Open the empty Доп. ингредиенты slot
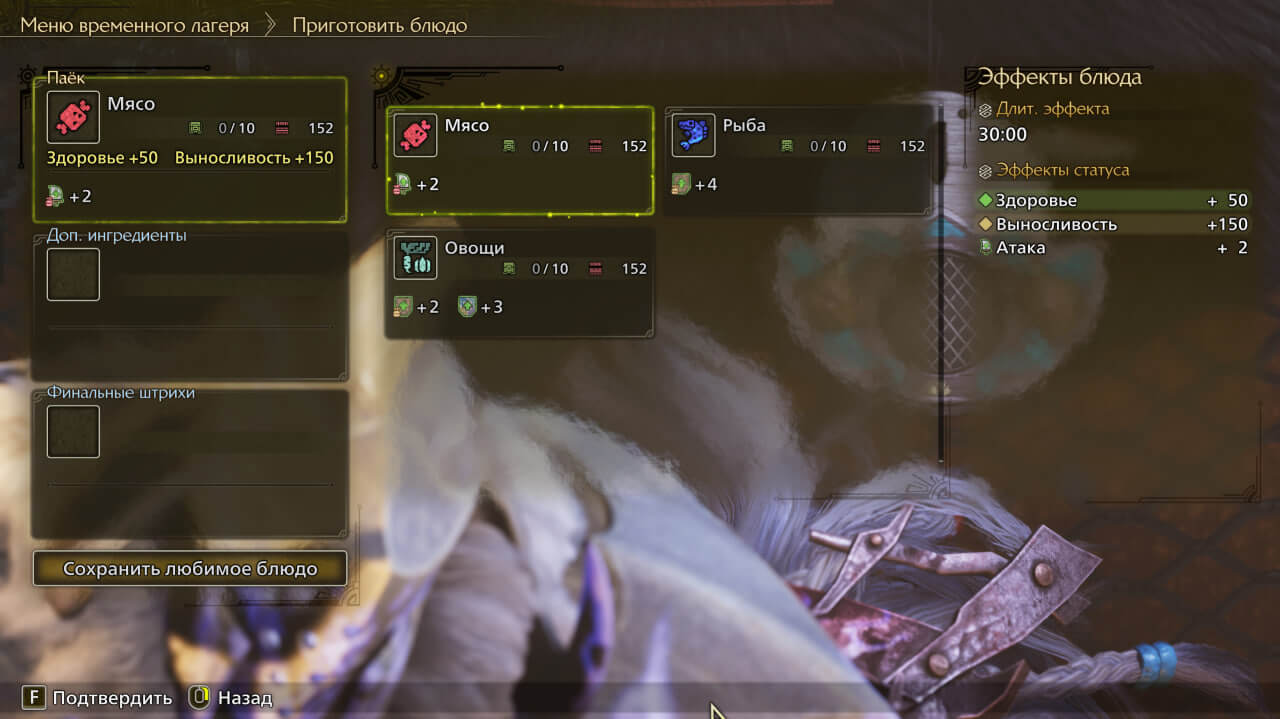1280x719 pixels. coord(73,275)
